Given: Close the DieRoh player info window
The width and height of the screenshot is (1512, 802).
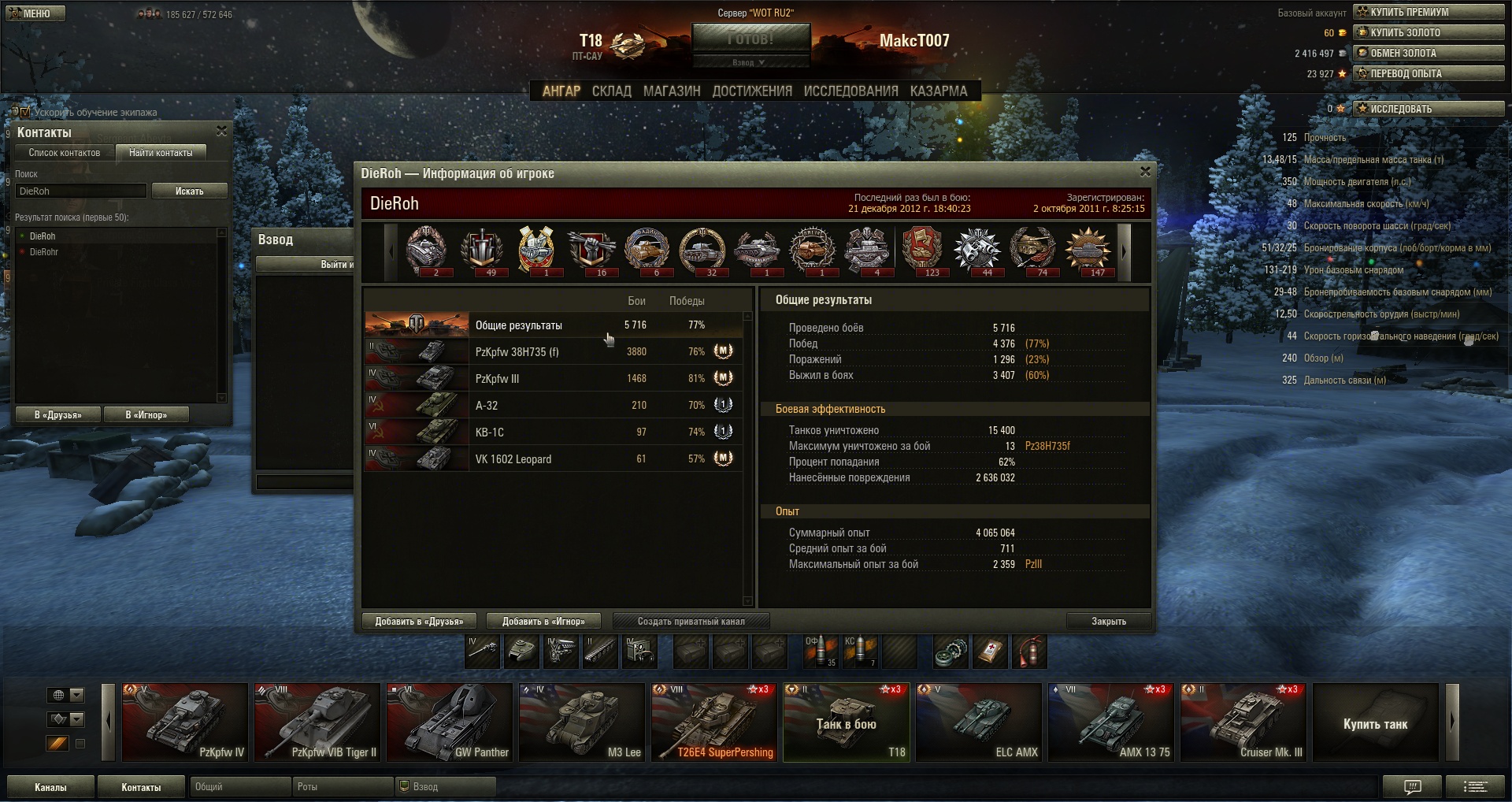Looking at the screenshot, I should [1145, 172].
